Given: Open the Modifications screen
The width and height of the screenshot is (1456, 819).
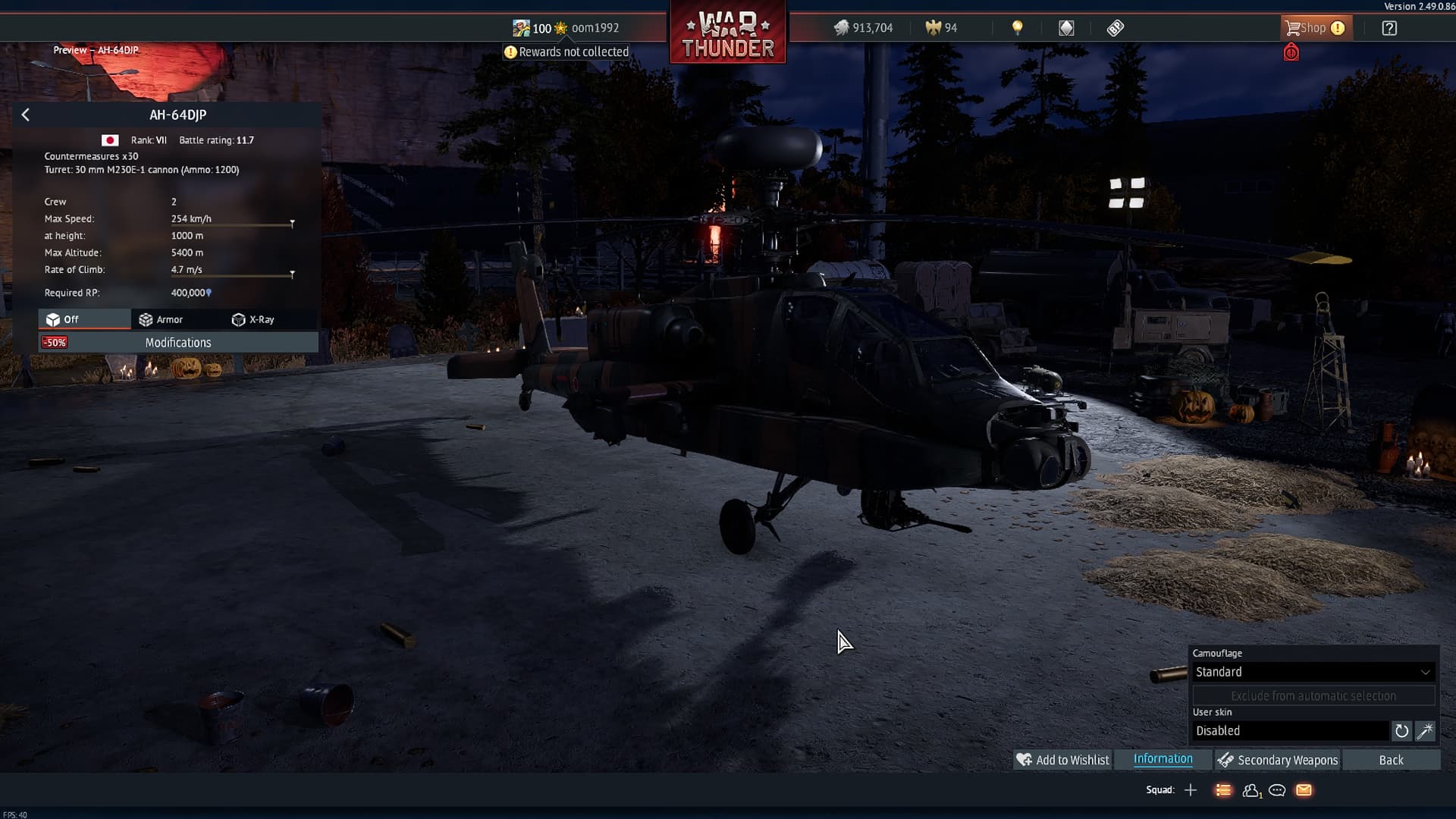Looking at the screenshot, I should click(x=178, y=342).
